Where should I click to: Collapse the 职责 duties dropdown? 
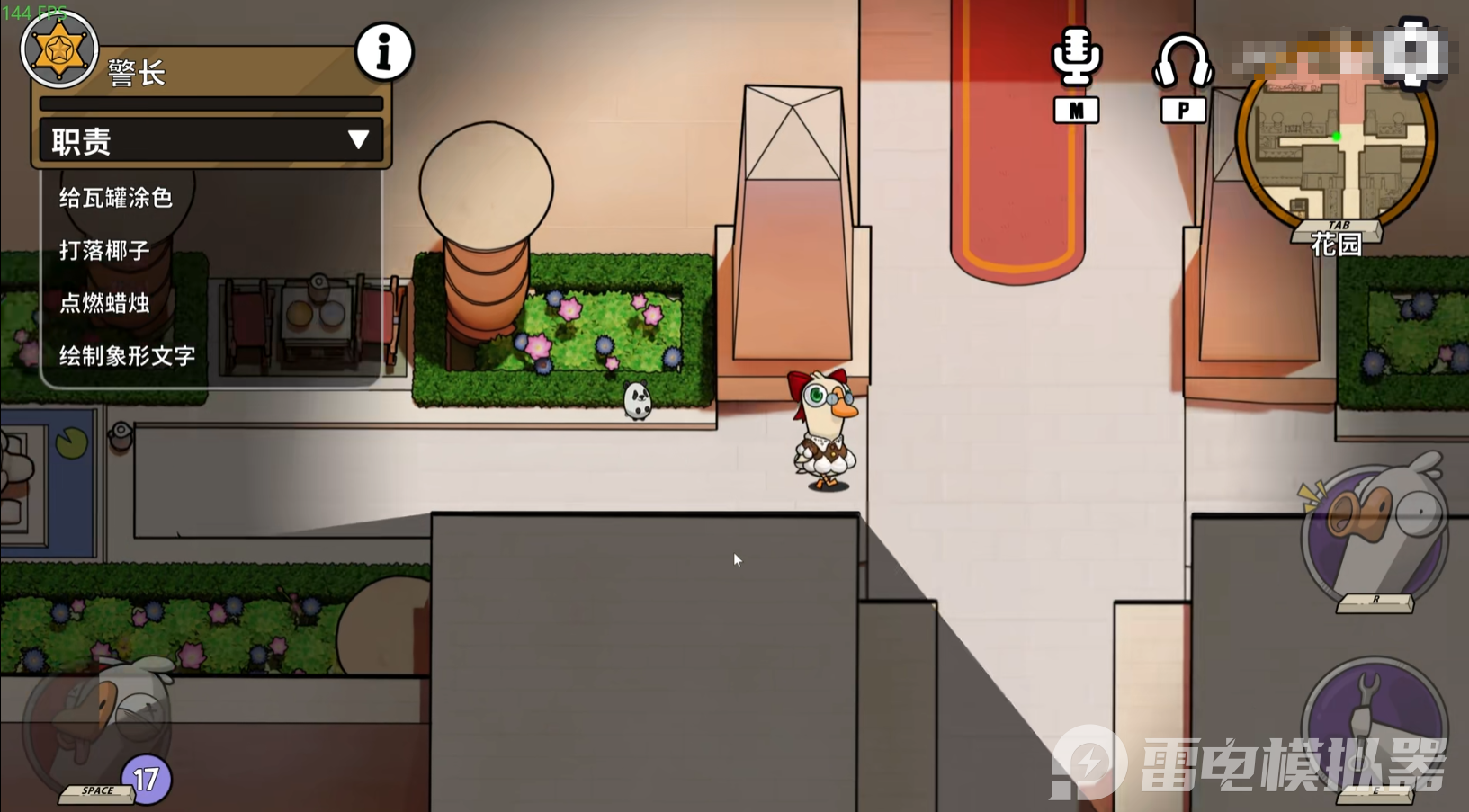pos(358,140)
